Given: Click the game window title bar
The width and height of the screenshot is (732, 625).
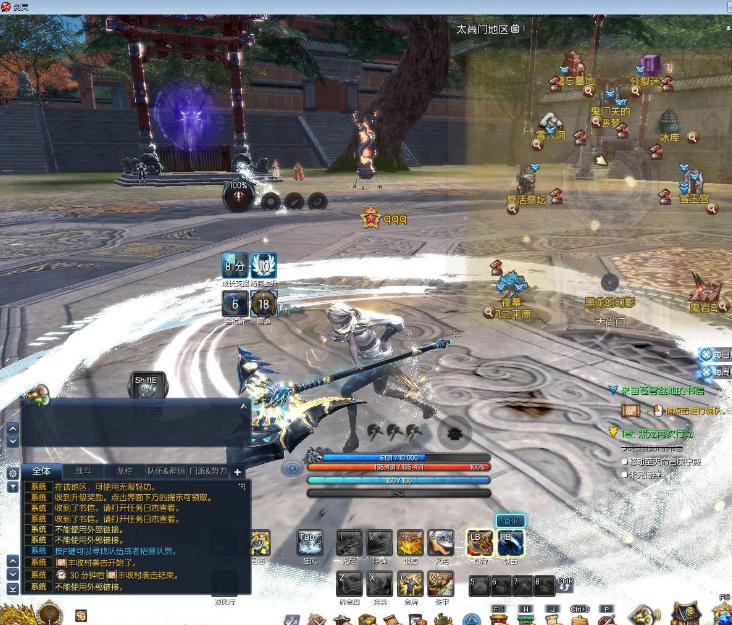Looking at the screenshot, I should [x=366, y=7].
